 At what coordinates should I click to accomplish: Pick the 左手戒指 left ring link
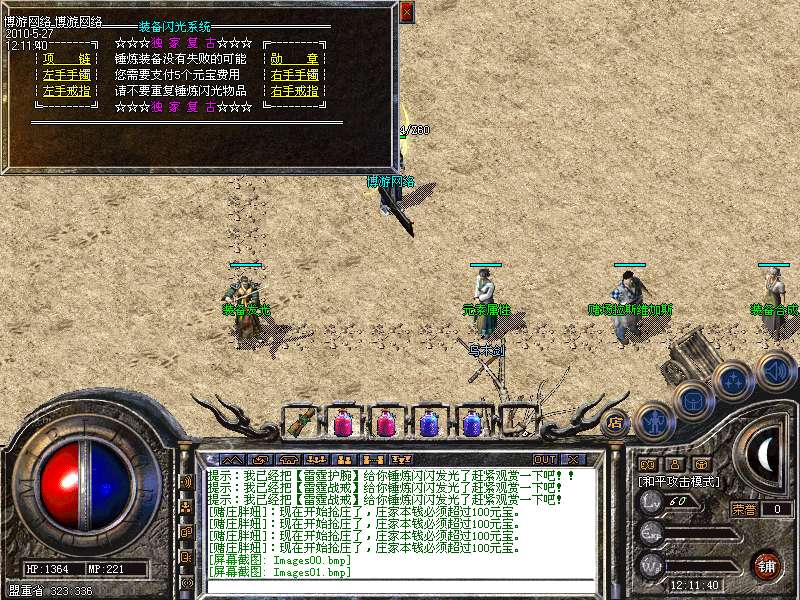click(67, 91)
